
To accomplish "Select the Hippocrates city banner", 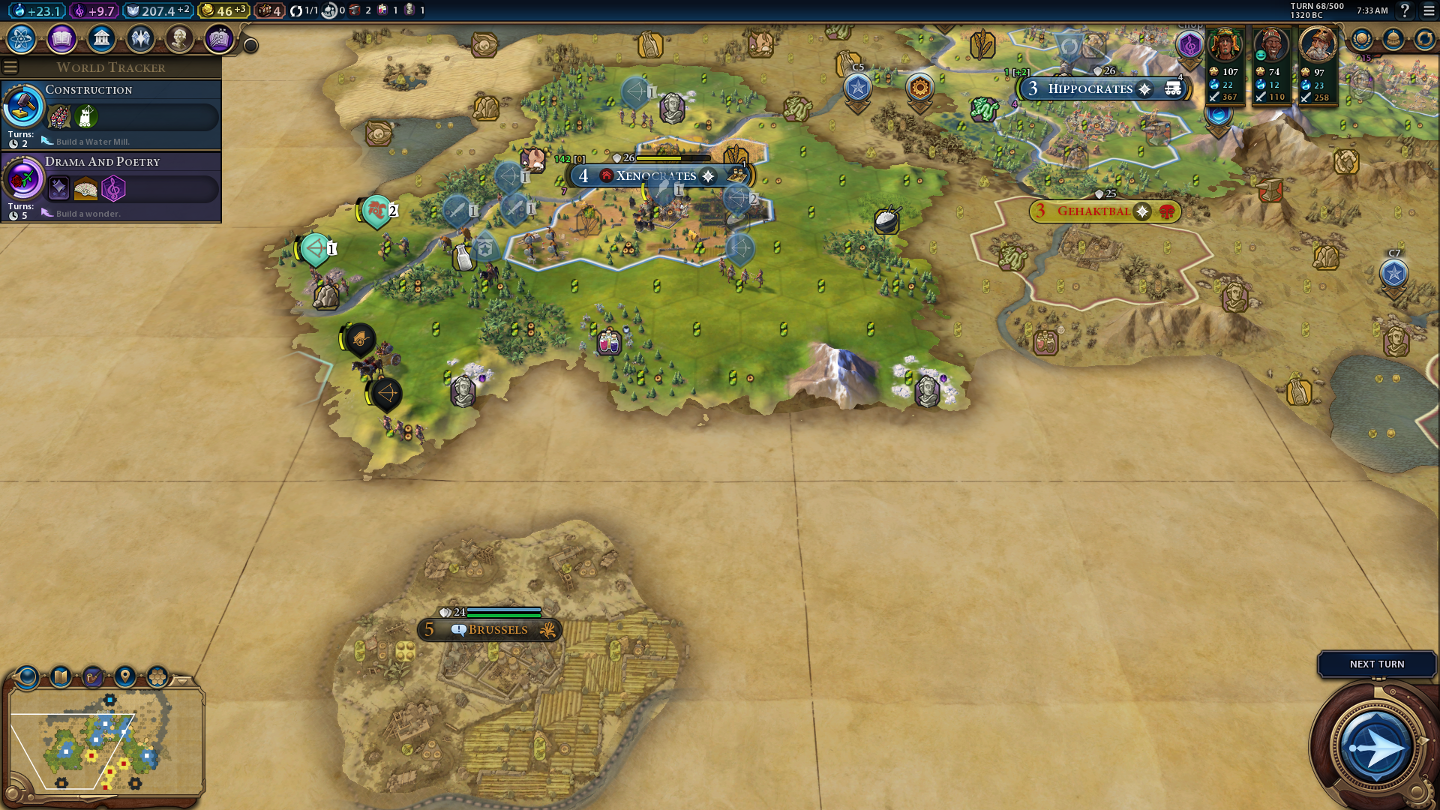I will pyautogui.click(x=1090, y=89).
